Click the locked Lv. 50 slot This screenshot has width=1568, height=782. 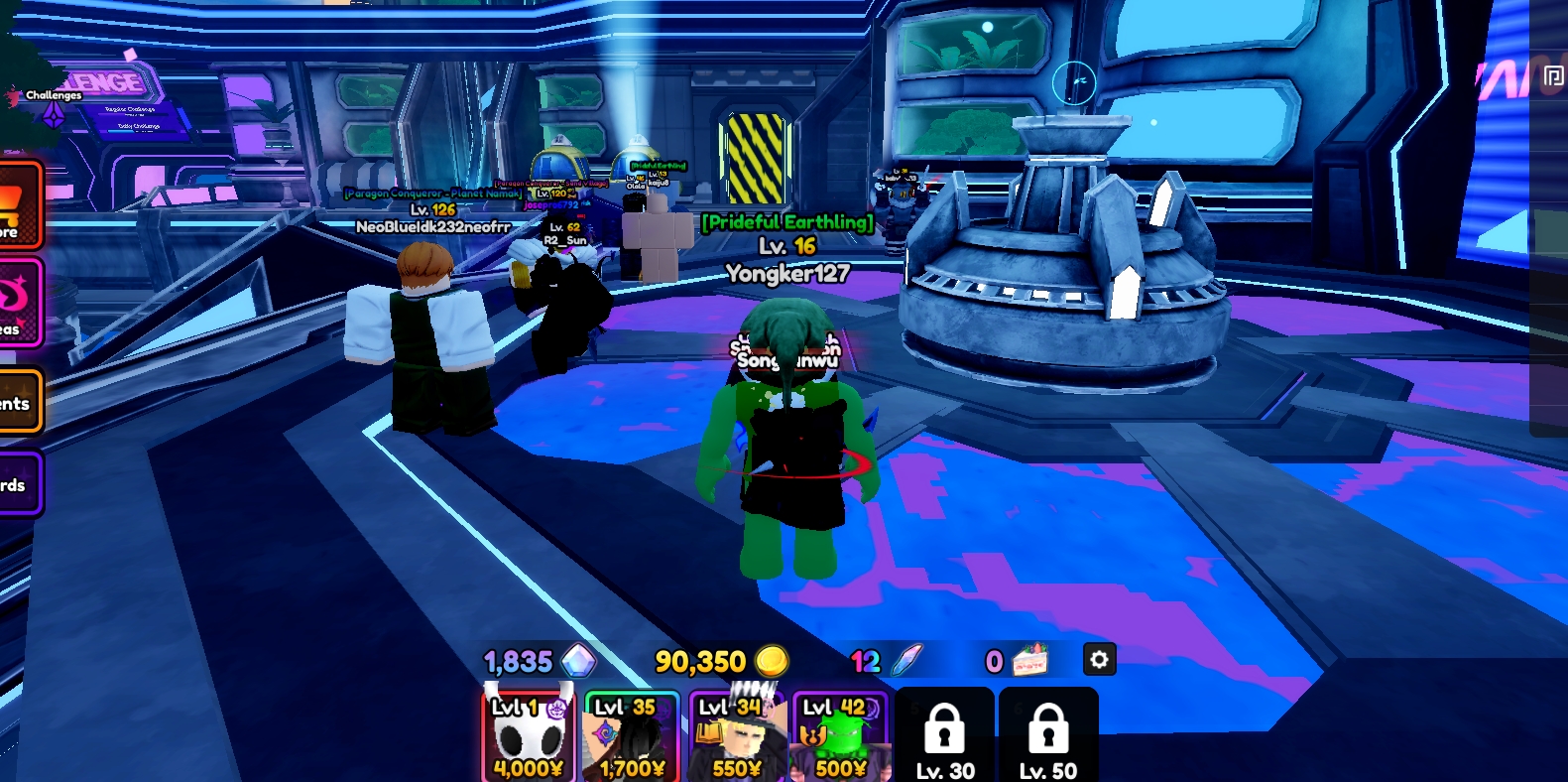pyautogui.click(x=1048, y=734)
